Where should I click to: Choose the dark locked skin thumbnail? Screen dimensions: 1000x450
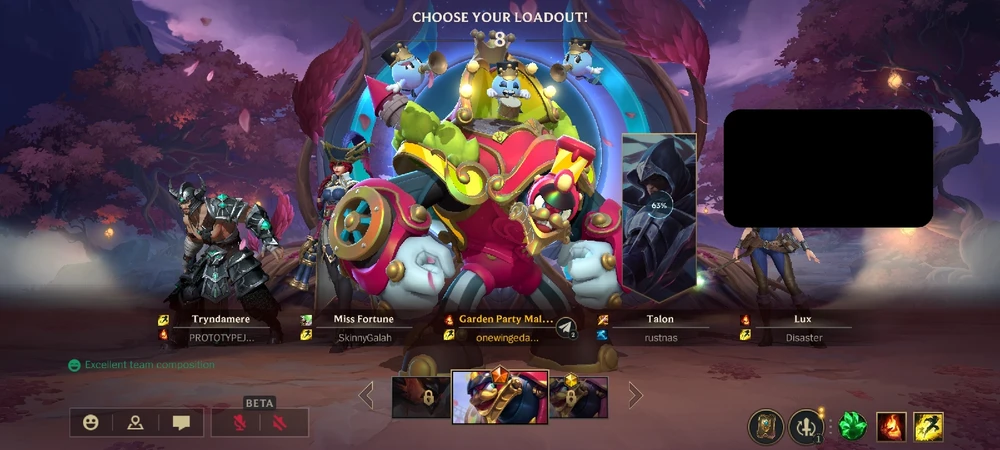tap(421, 397)
